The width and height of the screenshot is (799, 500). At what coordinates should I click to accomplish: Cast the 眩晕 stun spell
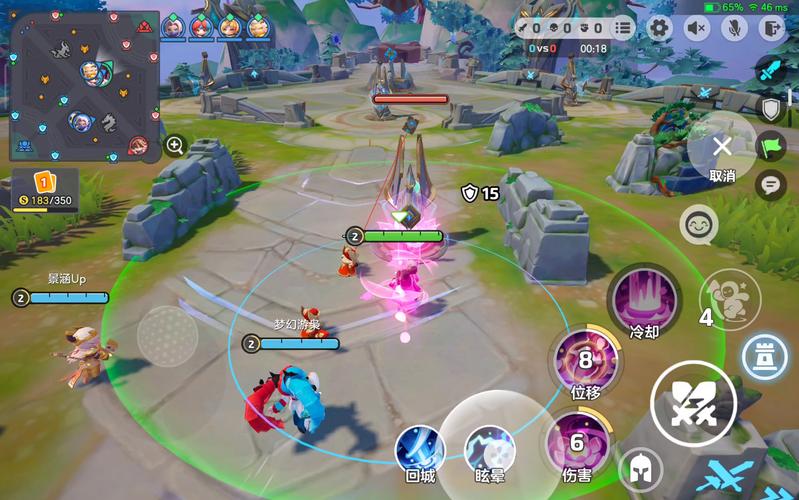490,447
